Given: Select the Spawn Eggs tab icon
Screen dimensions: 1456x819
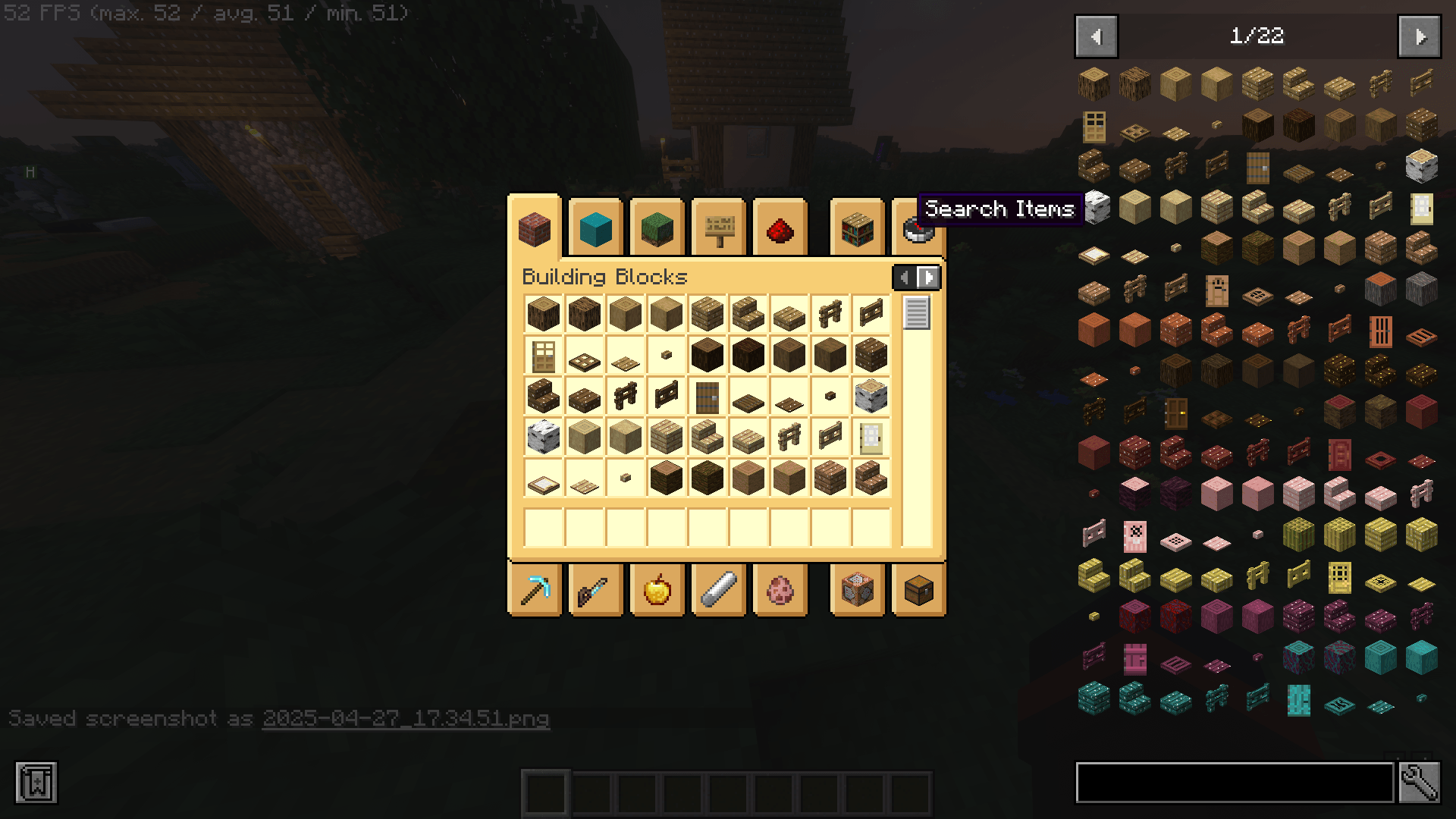Looking at the screenshot, I should (x=780, y=590).
